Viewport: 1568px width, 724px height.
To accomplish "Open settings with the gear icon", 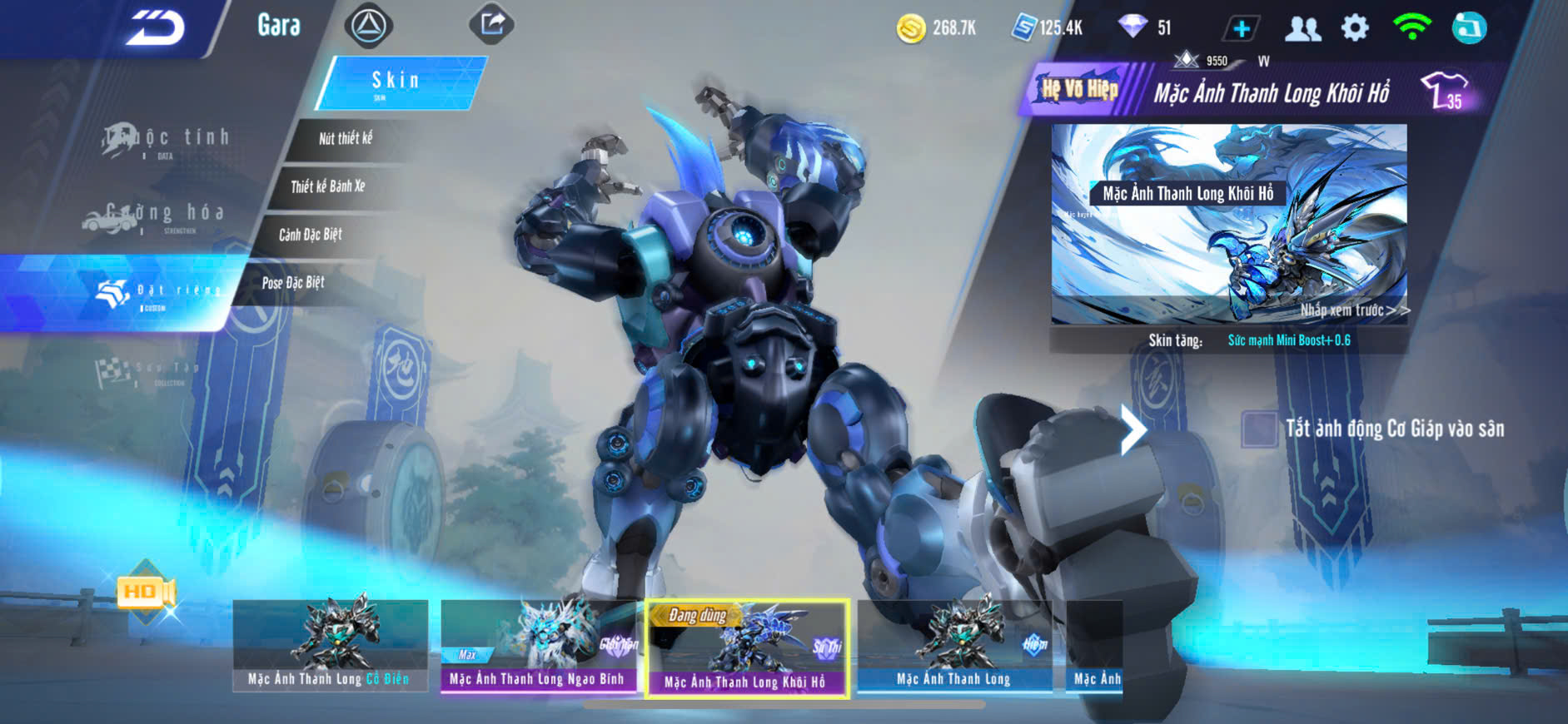I will point(1355,28).
